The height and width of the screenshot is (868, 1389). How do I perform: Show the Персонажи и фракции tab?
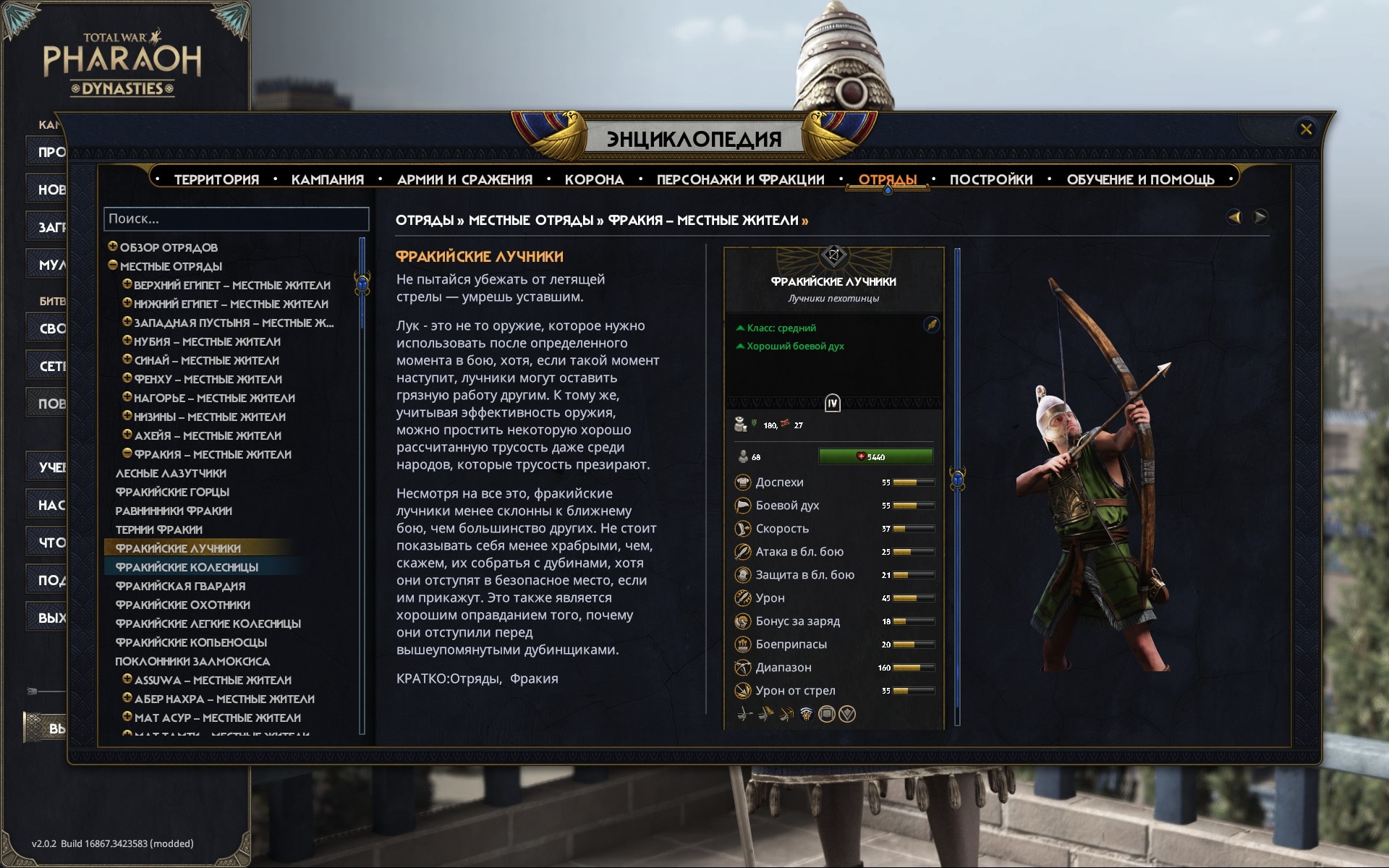pos(740,179)
